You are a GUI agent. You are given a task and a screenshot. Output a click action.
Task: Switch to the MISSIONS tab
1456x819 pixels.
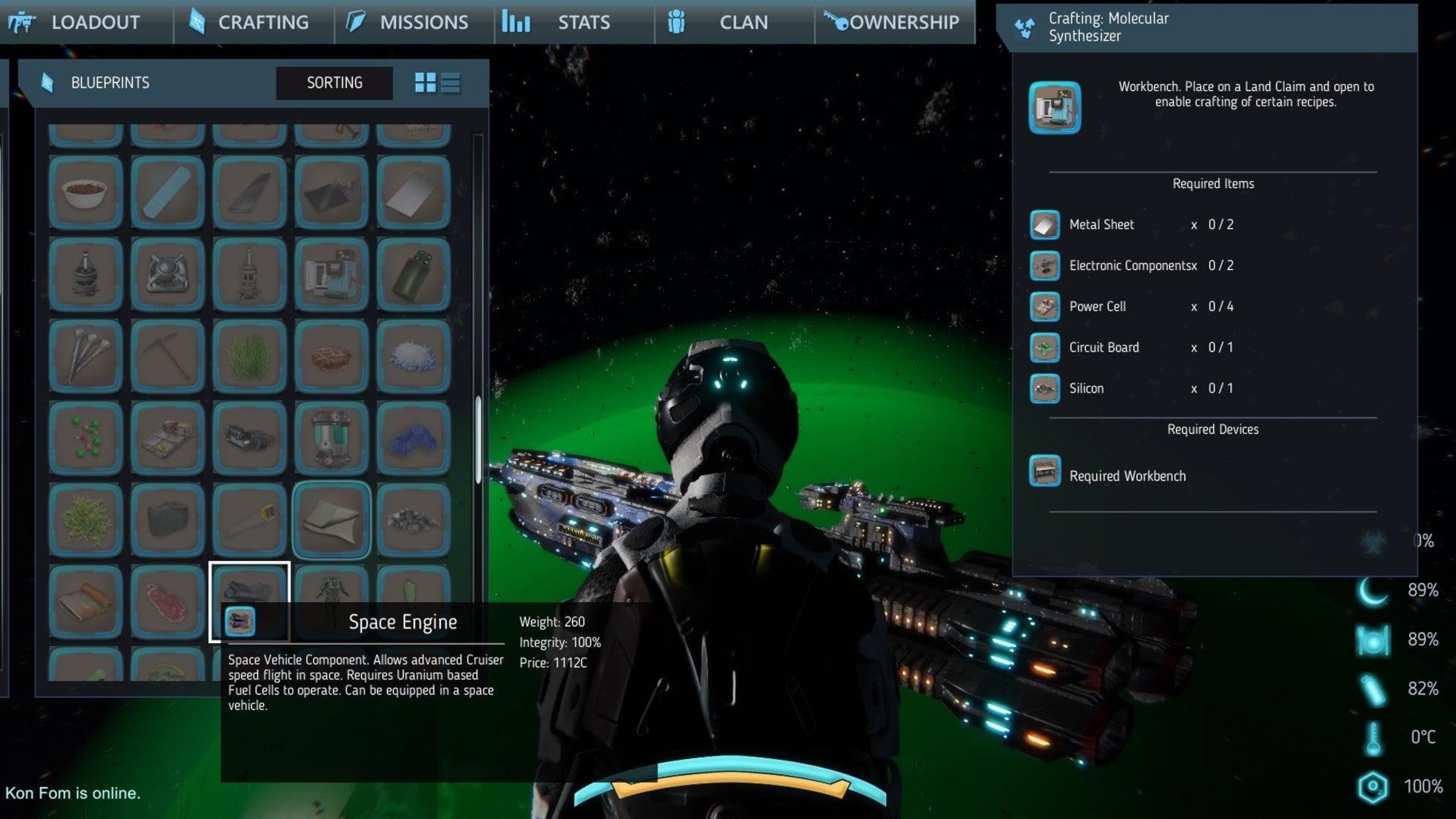coord(422,22)
